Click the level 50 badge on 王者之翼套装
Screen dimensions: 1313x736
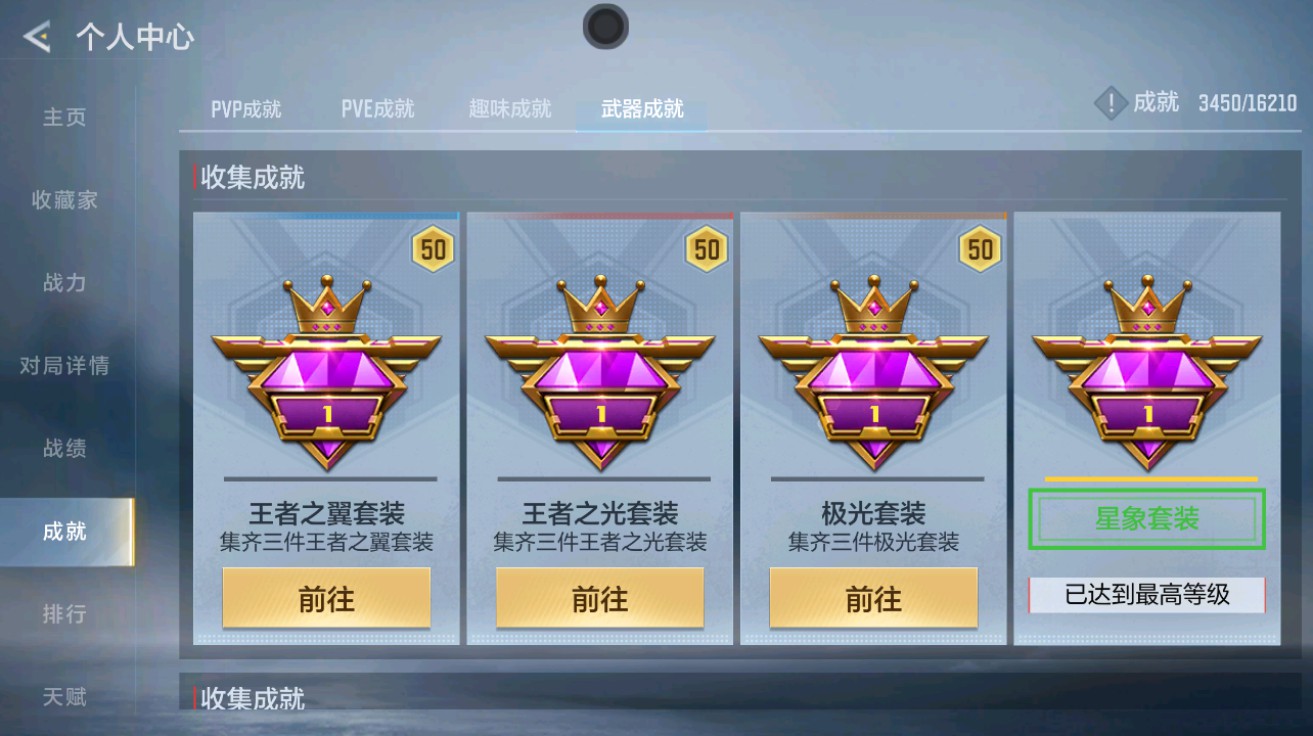coord(431,249)
